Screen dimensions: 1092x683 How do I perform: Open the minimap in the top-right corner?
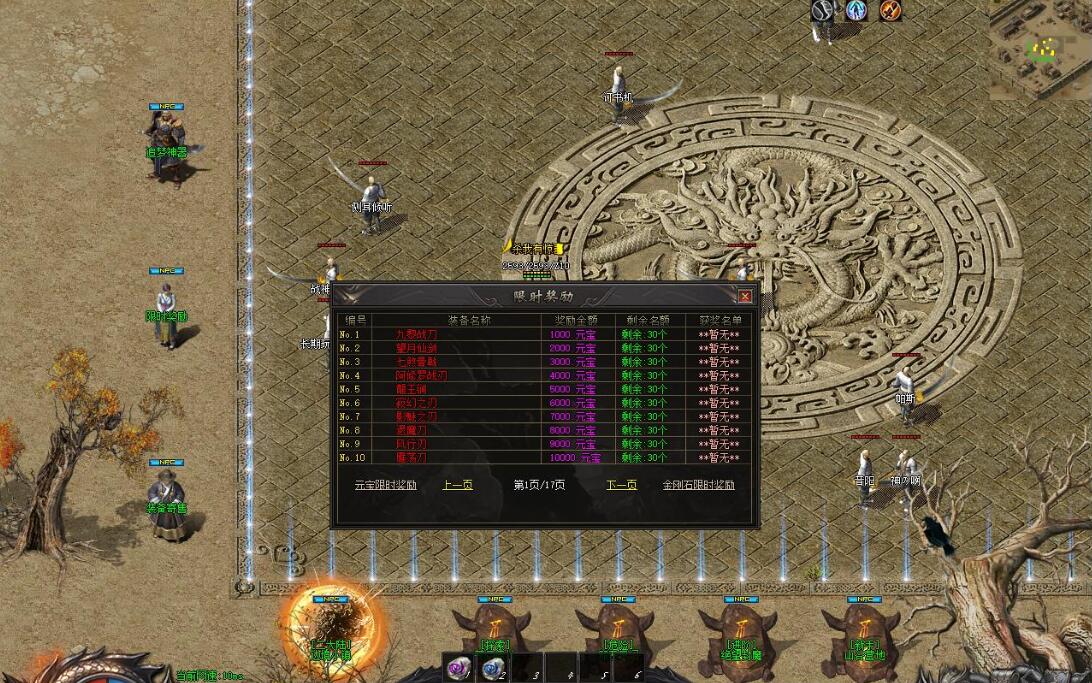1043,47
